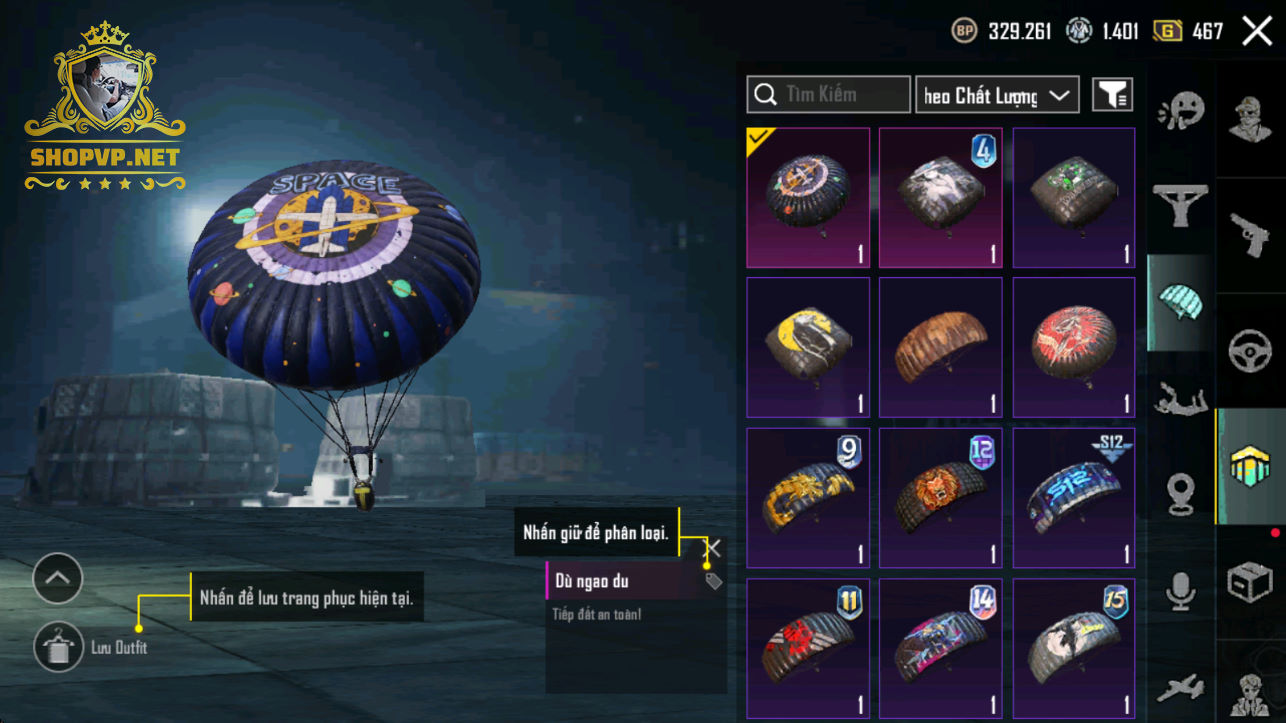Switch to the microphone voice category
1286x723 pixels.
pos(1181,591)
